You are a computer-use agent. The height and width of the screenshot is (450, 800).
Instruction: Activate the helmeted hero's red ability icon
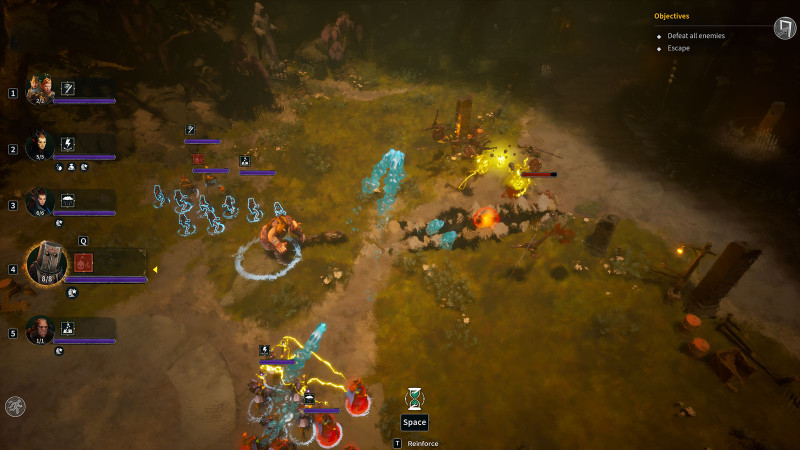83,264
